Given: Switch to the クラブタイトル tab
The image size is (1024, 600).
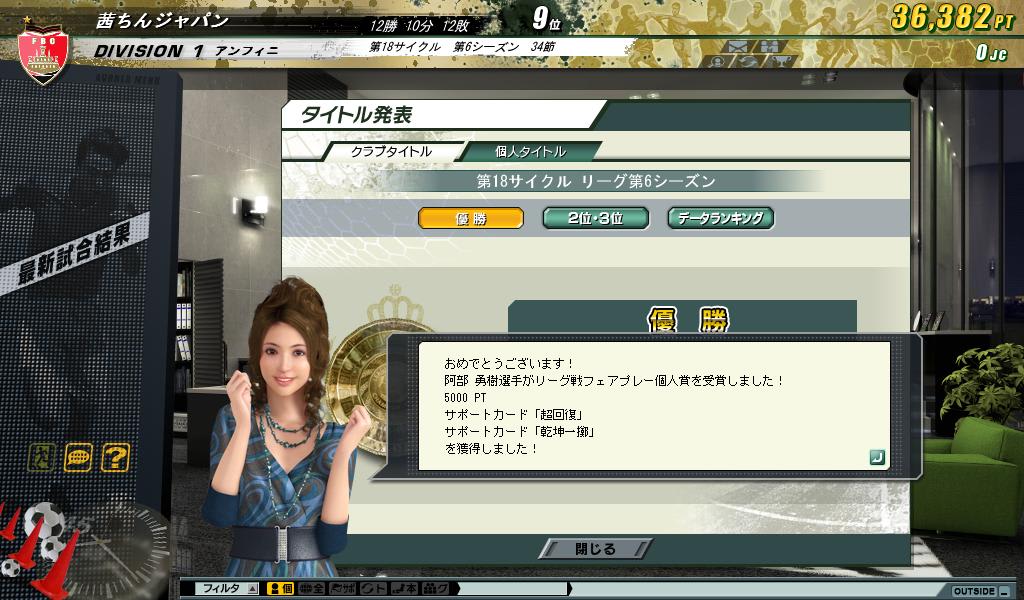Looking at the screenshot, I should click(391, 151).
